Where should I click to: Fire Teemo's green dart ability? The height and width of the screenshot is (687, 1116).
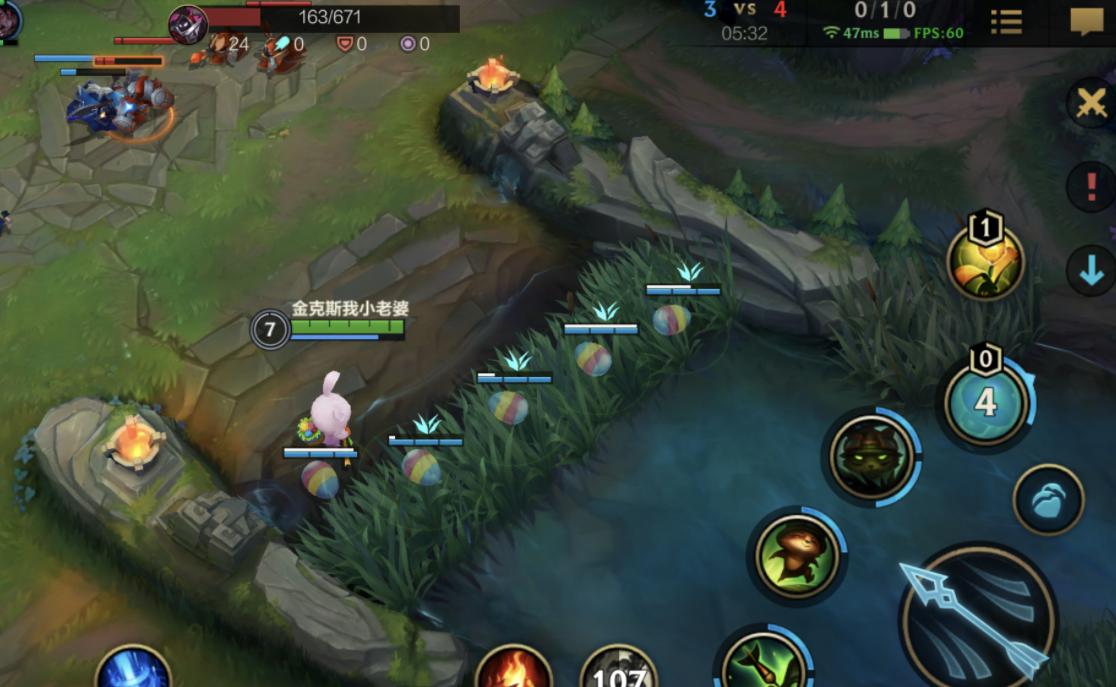point(763,661)
